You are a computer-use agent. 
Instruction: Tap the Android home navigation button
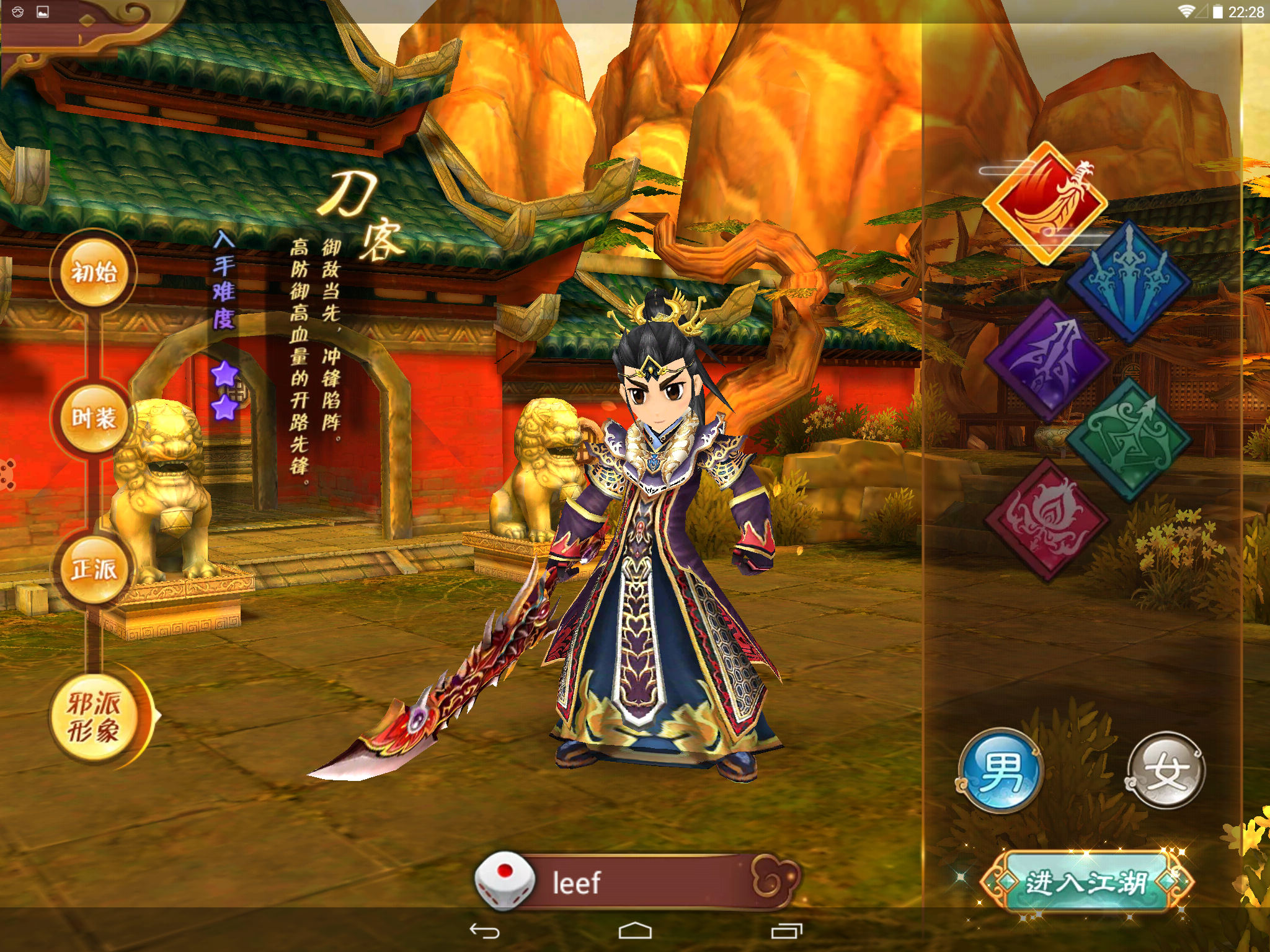pos(635,931)
